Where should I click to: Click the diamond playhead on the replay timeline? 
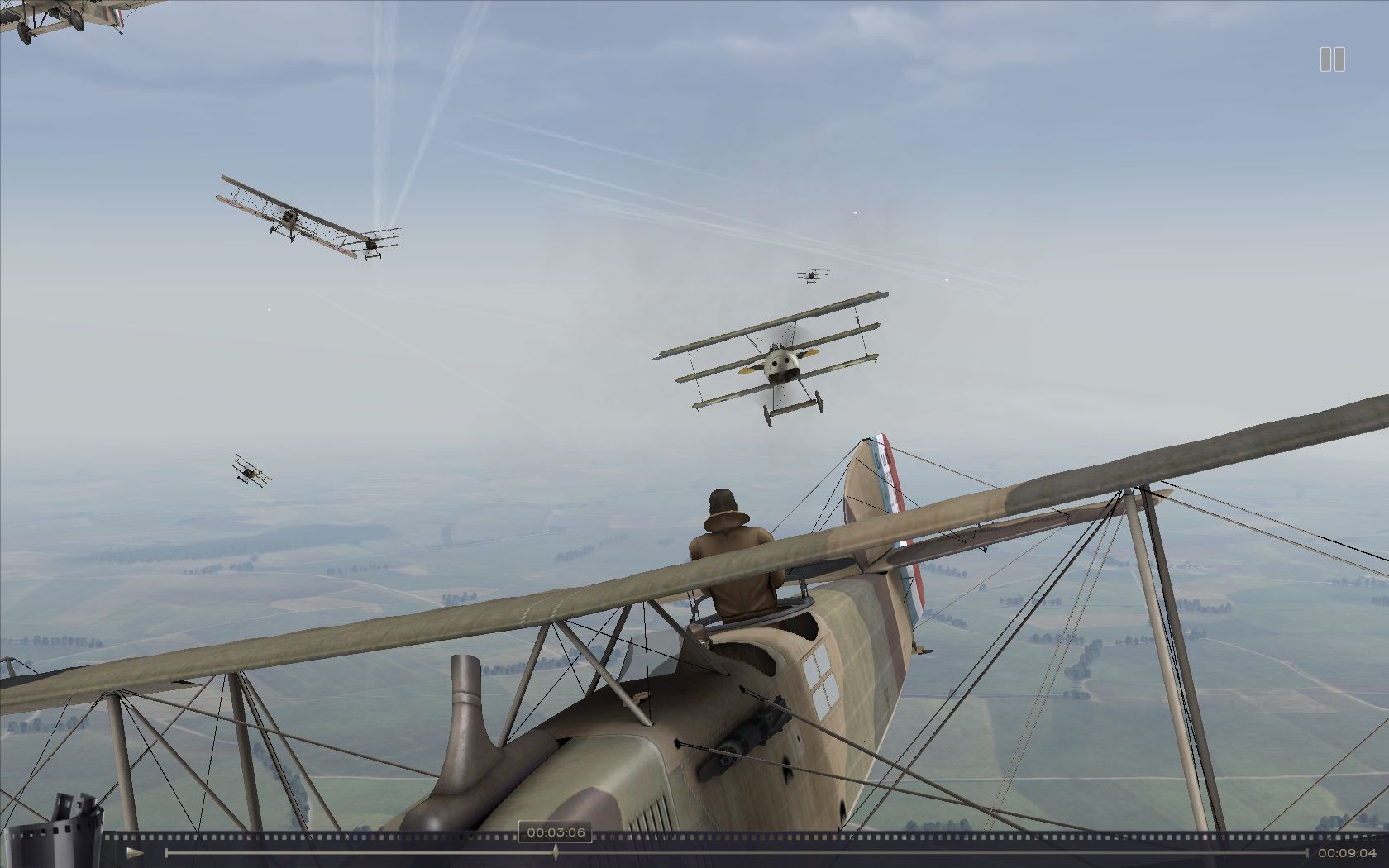(x=556, y=852)
